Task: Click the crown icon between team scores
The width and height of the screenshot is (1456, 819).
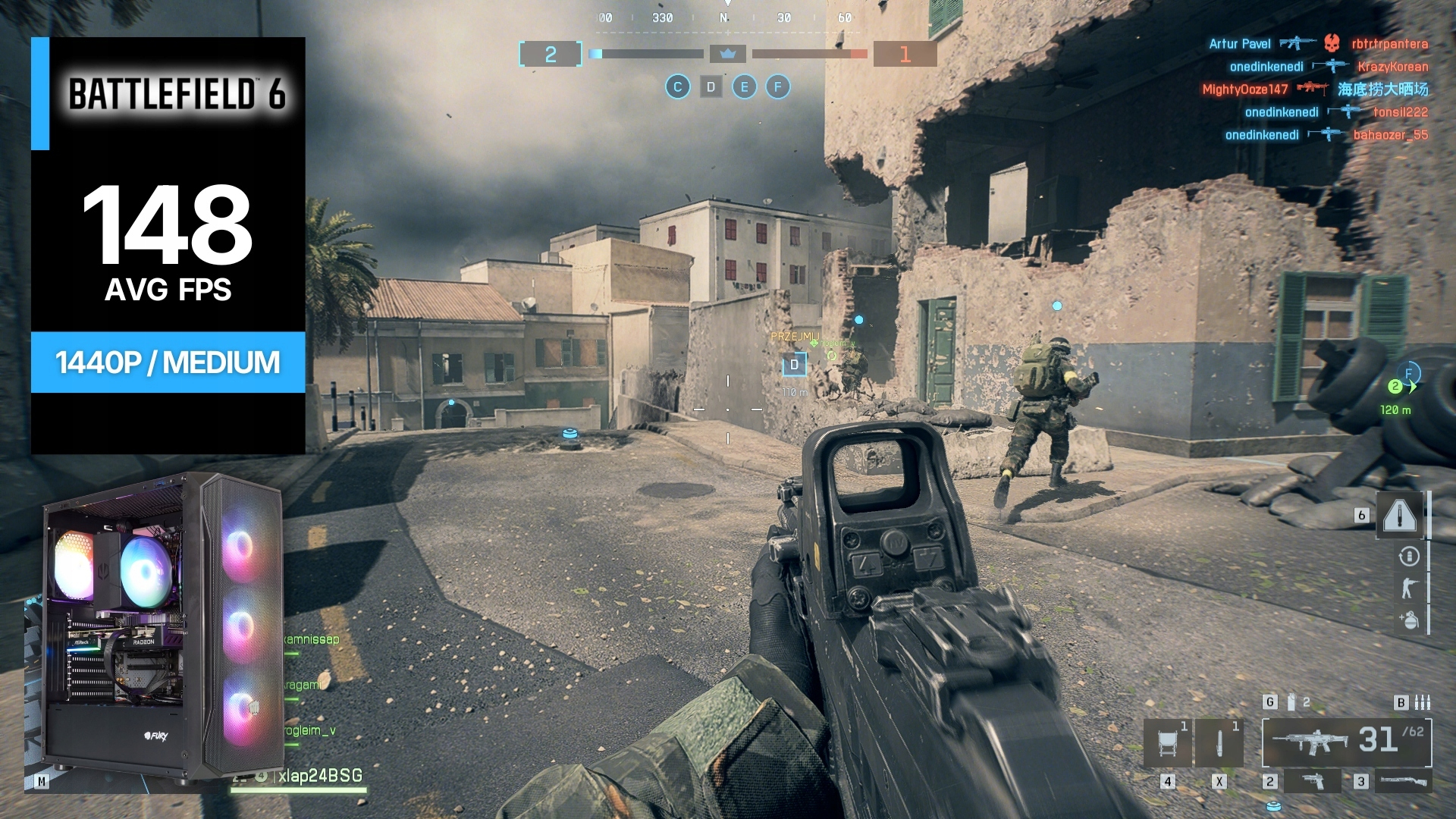Action: [728, 54]
